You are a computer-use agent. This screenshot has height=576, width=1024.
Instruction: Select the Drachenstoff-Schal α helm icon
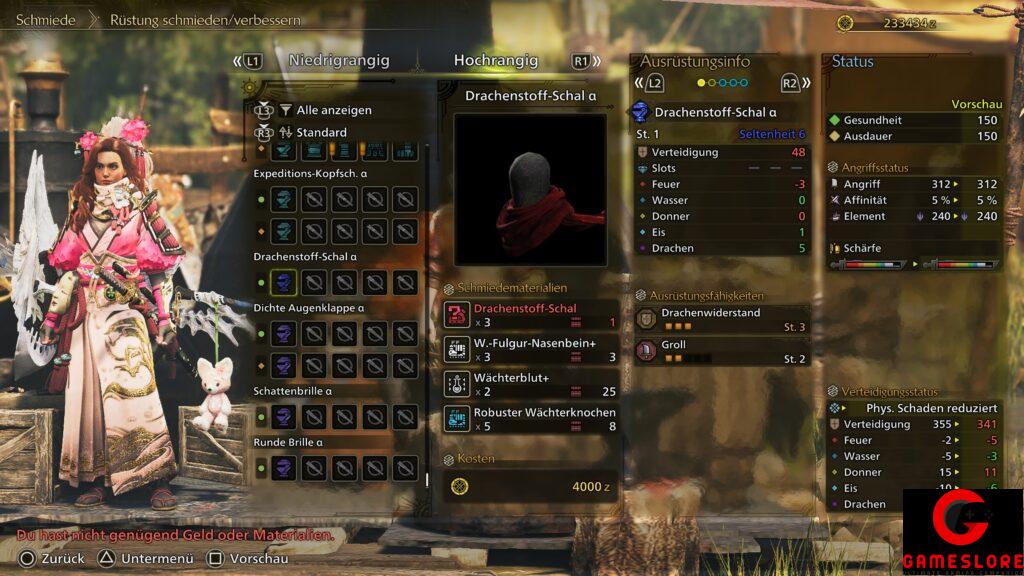tap(284, 283)
